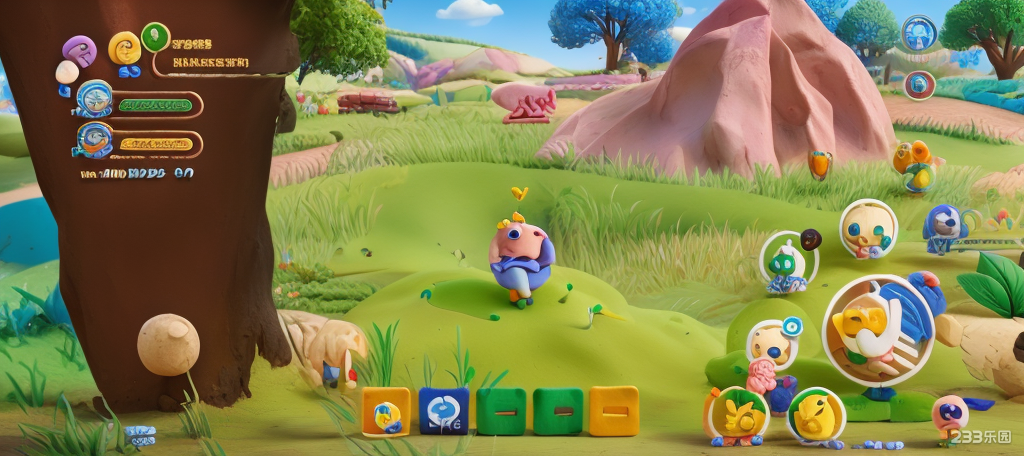Open the blue-ringed round icon at top right
The height and width of the screenshot is (456, 1024).
pyautogui.click(x=918, y=33)
